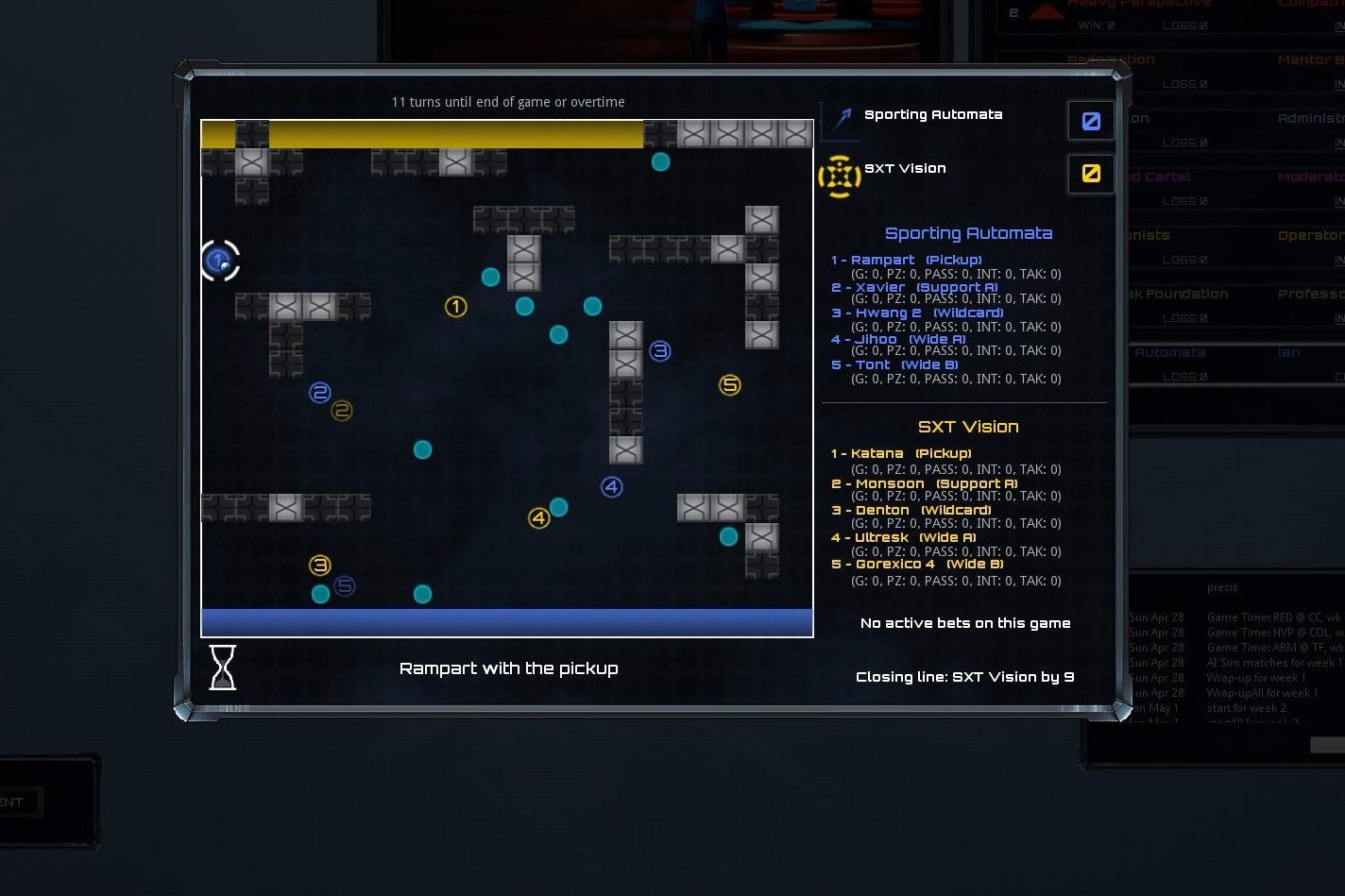Screen dimensions: 1345x896
Task: Click the precis column header
Action: 1221,587
